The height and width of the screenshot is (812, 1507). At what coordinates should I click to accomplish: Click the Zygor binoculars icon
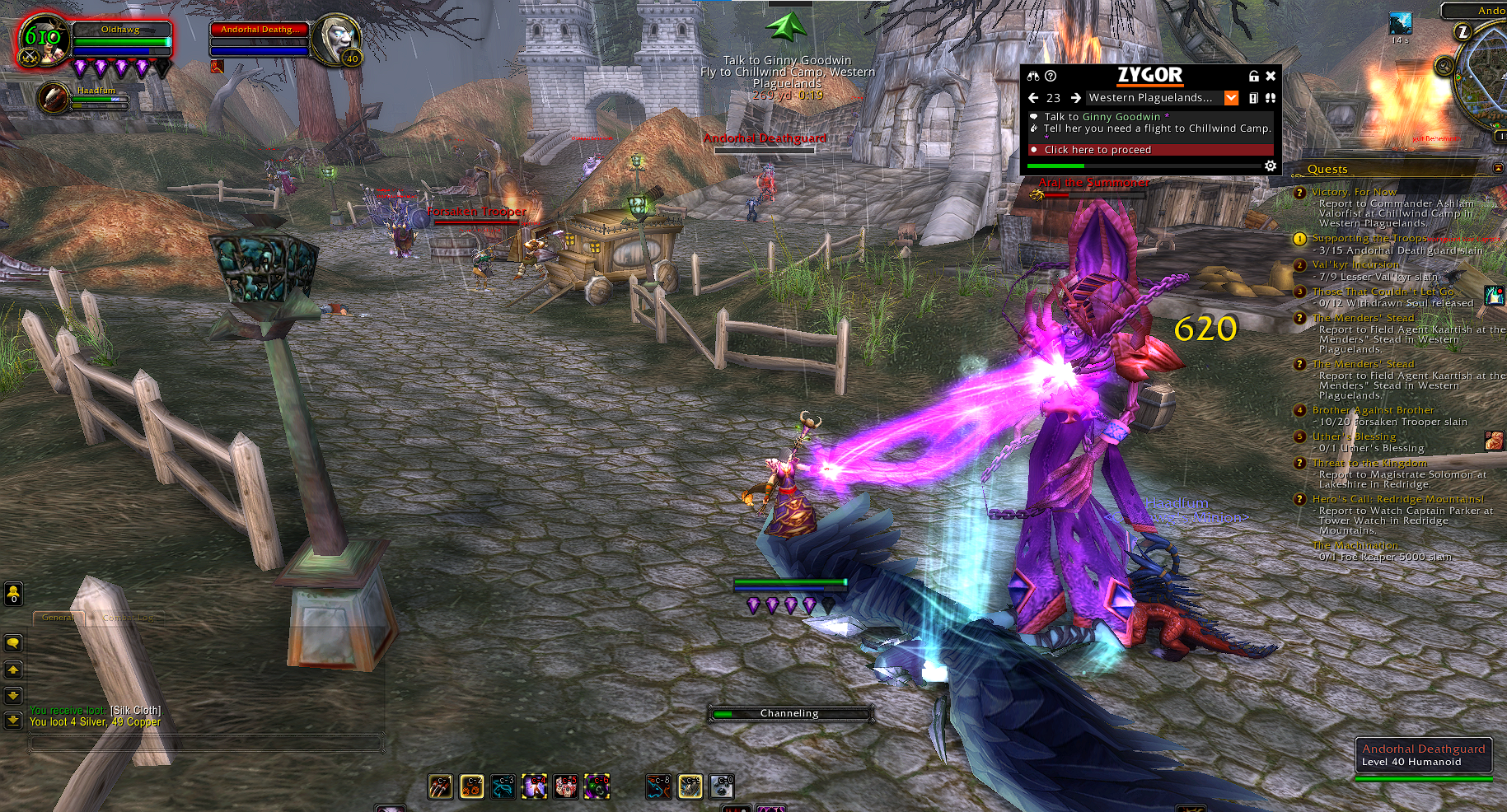pyautogui.click(x=1033, y=76)
